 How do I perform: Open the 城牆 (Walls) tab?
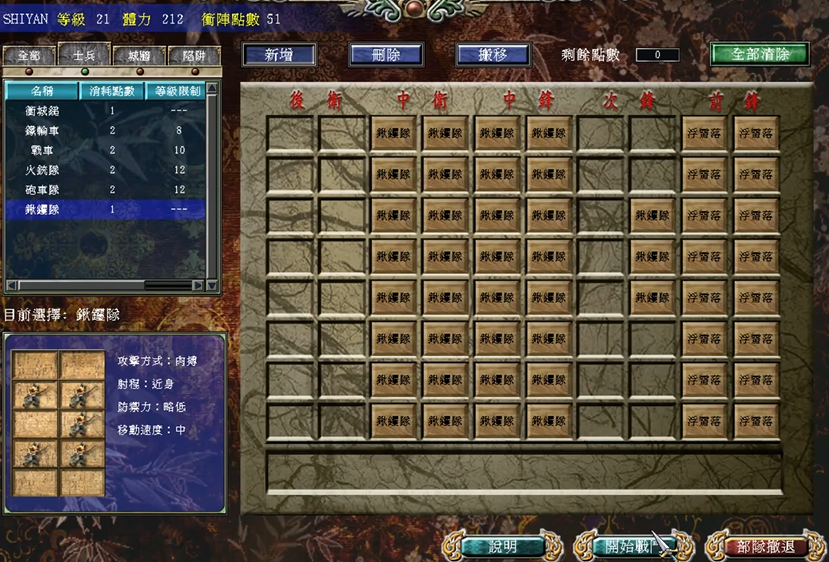pos(139,56)
